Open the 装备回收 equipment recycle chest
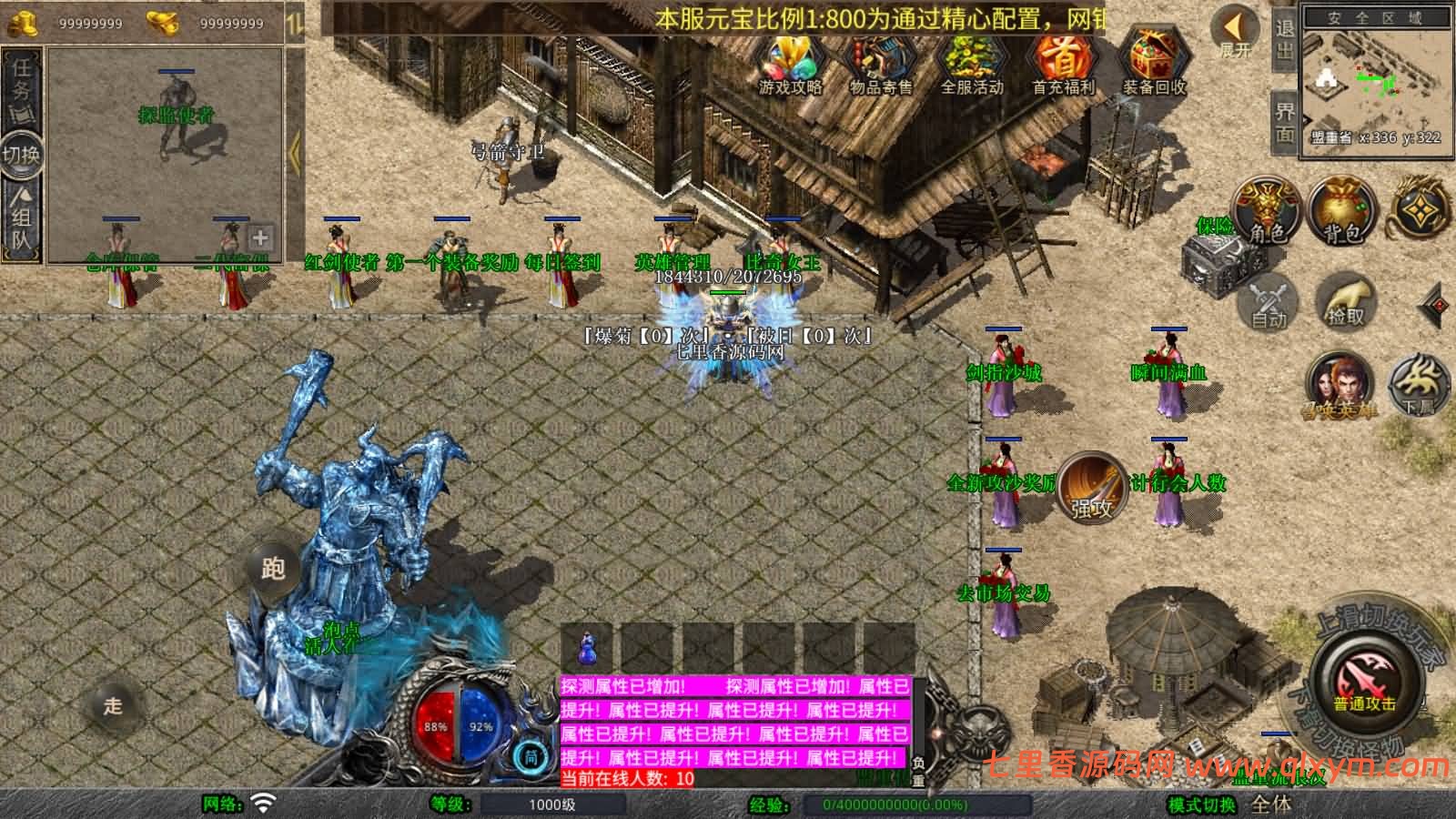 1153,64
